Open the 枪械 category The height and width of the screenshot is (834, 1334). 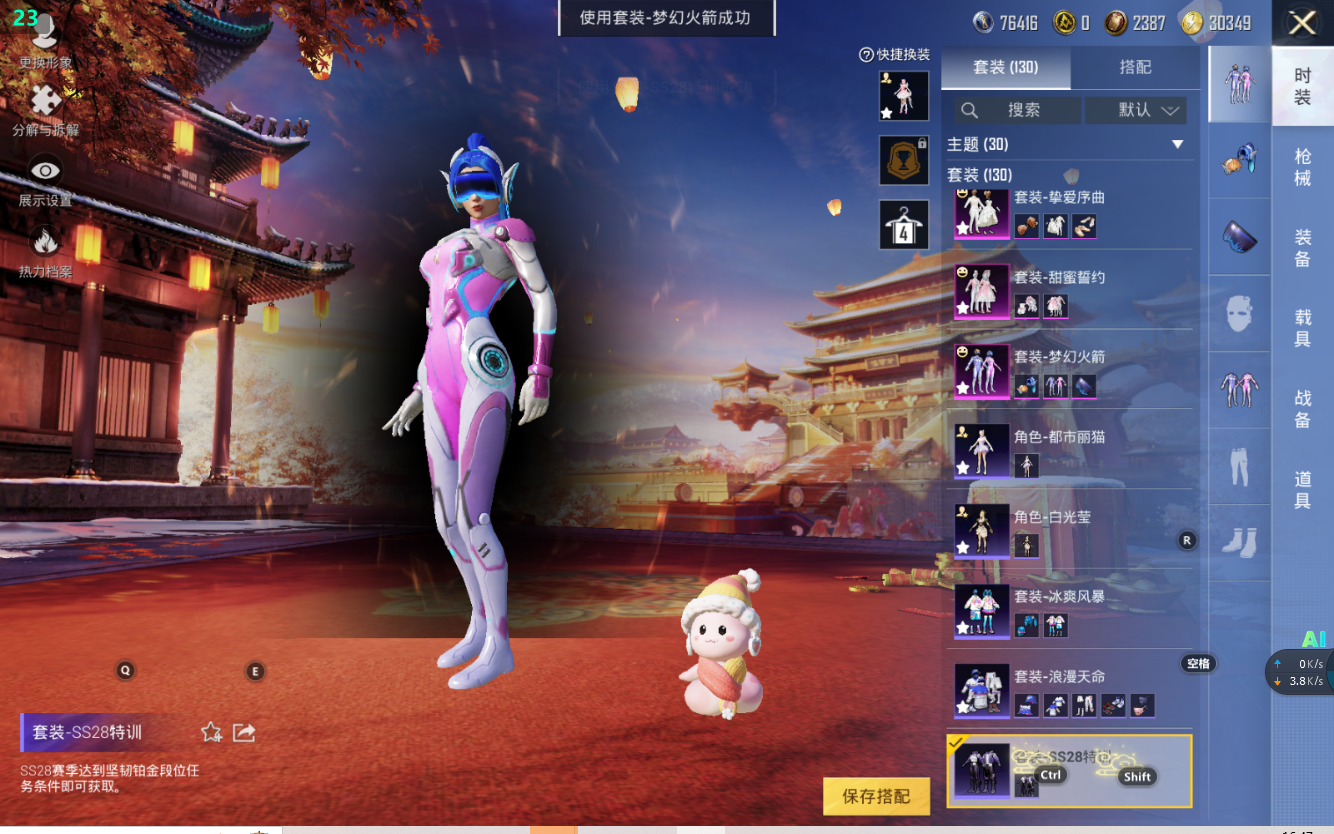1302,167
